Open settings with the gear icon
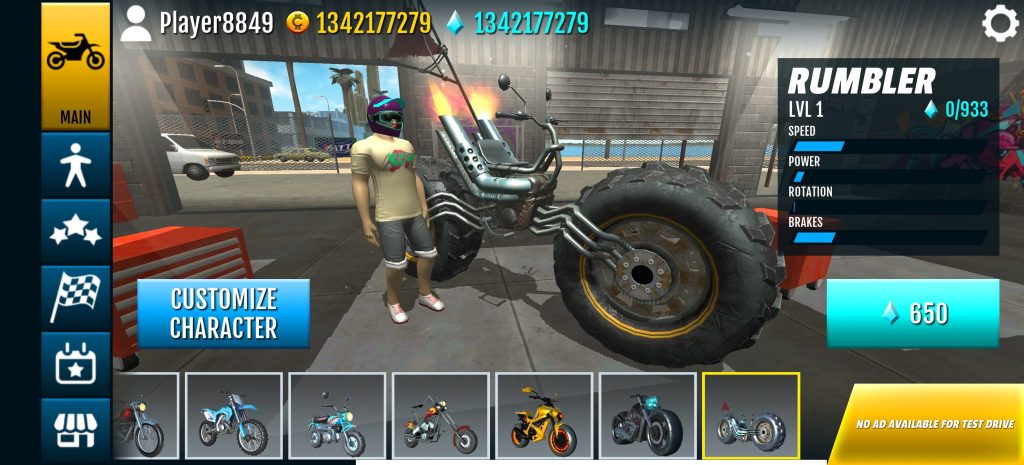This screenshot has height=465, width=1024. (999, 23)
